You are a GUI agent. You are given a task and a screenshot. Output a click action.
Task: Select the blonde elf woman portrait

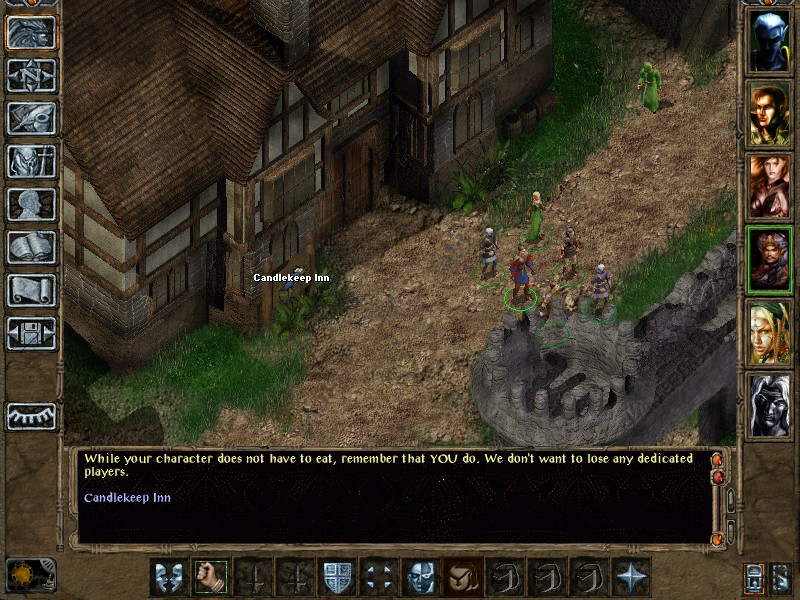click(x=769, y=333)
